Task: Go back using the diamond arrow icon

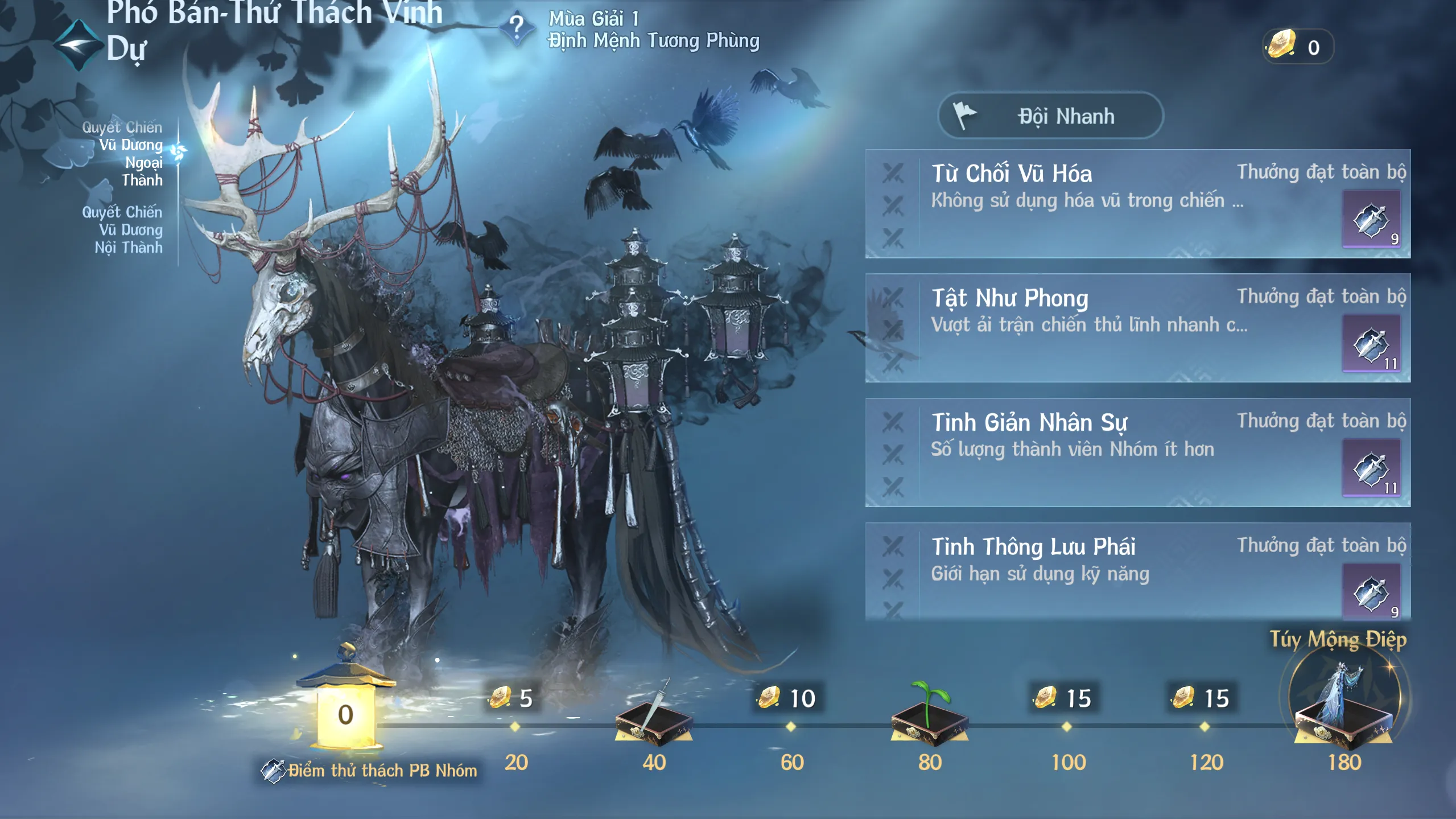Action: (x=79, y=46)
